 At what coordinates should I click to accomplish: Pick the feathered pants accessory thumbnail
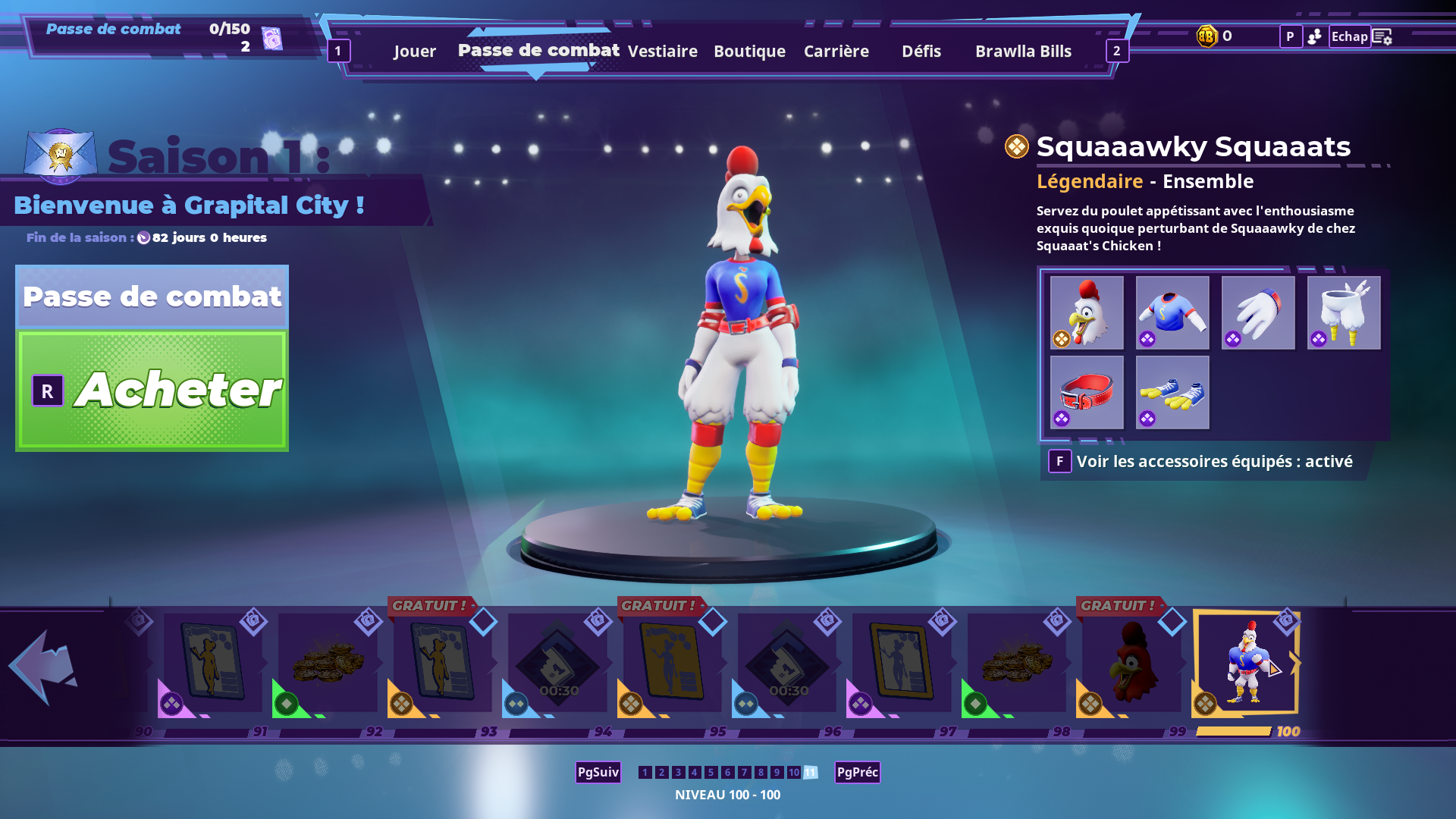coord(1343,312)
